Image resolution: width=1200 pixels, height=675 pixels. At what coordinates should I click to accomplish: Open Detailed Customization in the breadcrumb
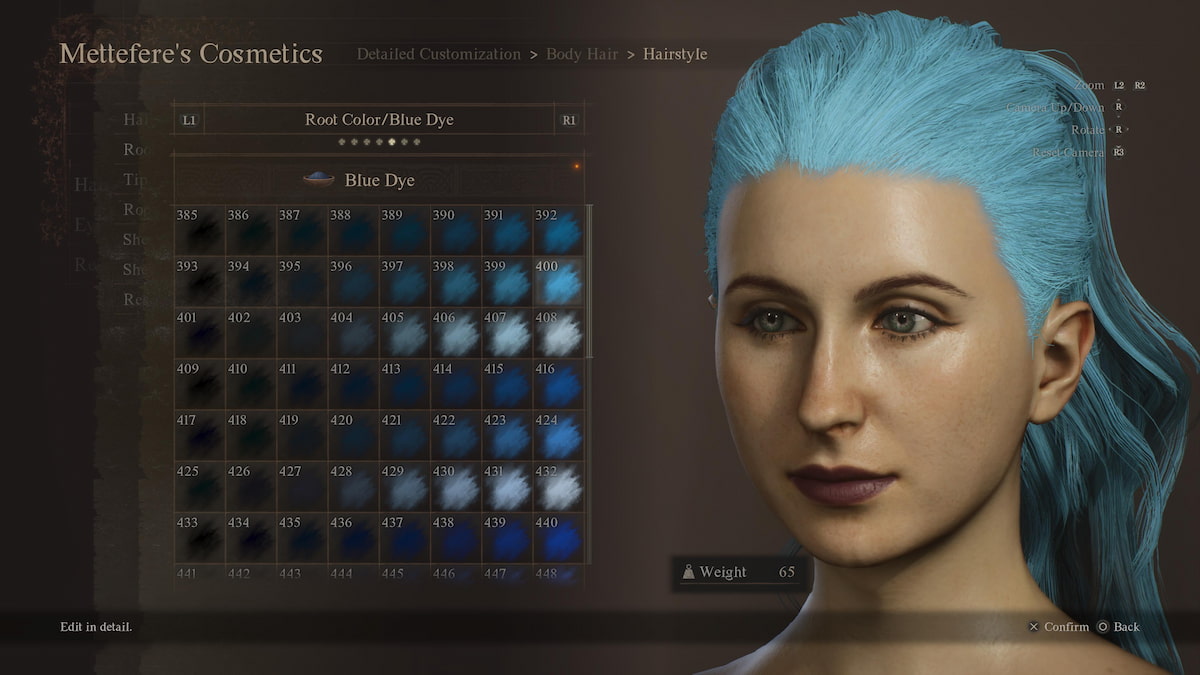[438, 54]
